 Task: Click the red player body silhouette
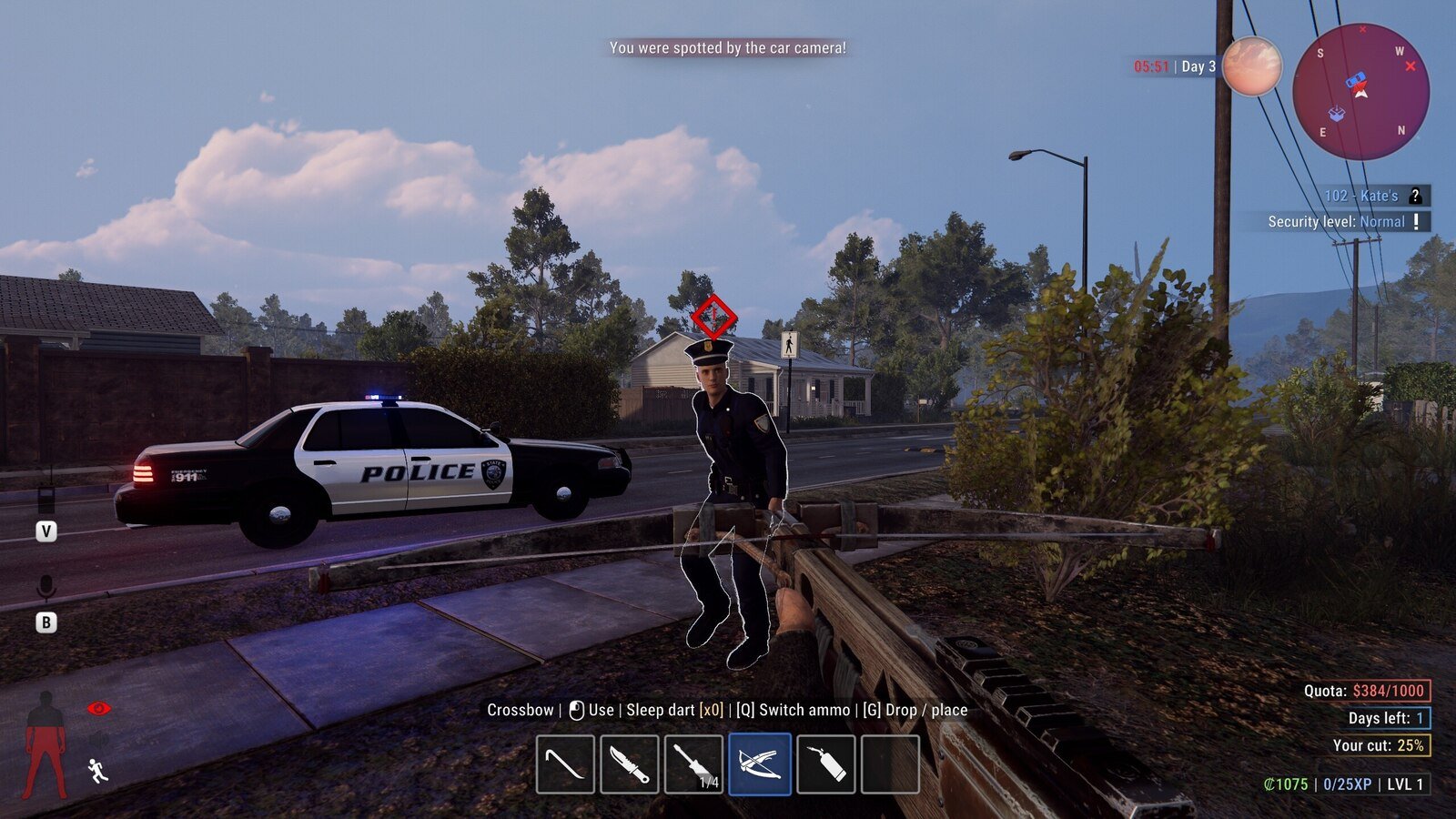pos(45,744)
